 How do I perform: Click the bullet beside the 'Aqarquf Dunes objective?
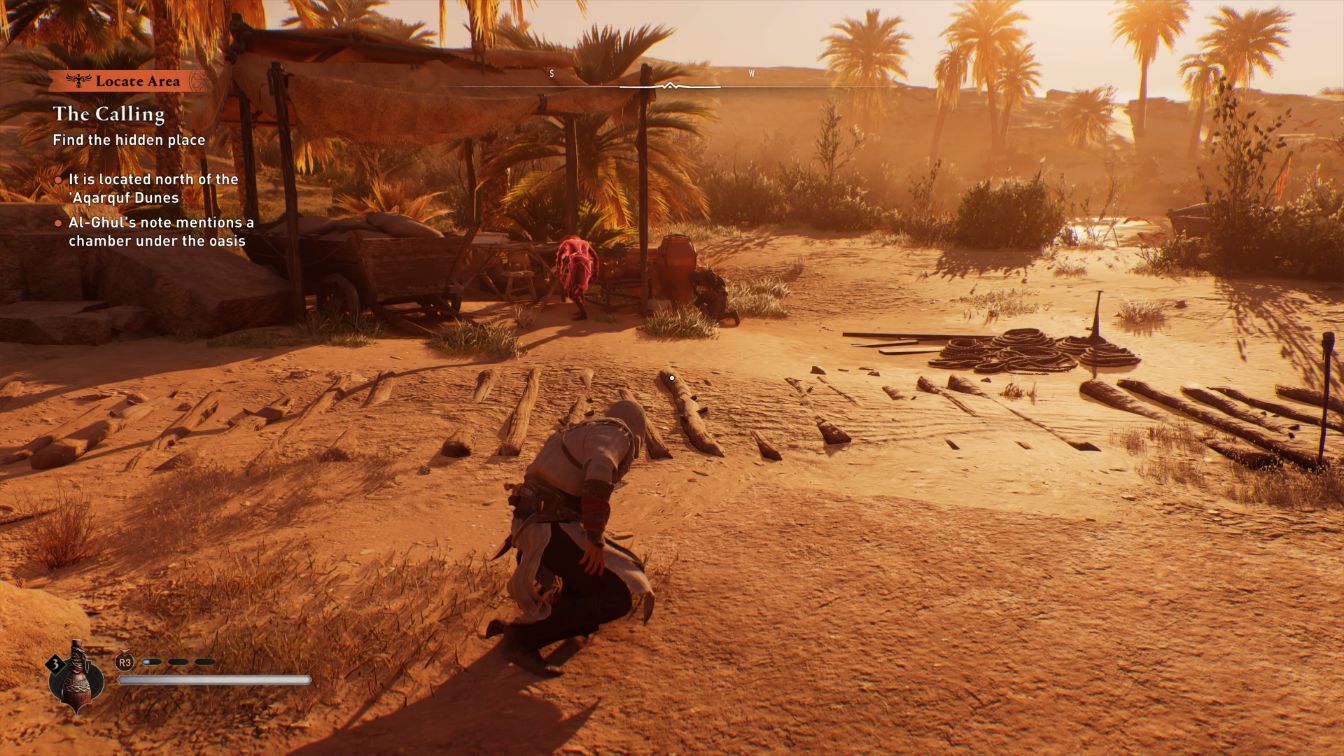point(58,179)
